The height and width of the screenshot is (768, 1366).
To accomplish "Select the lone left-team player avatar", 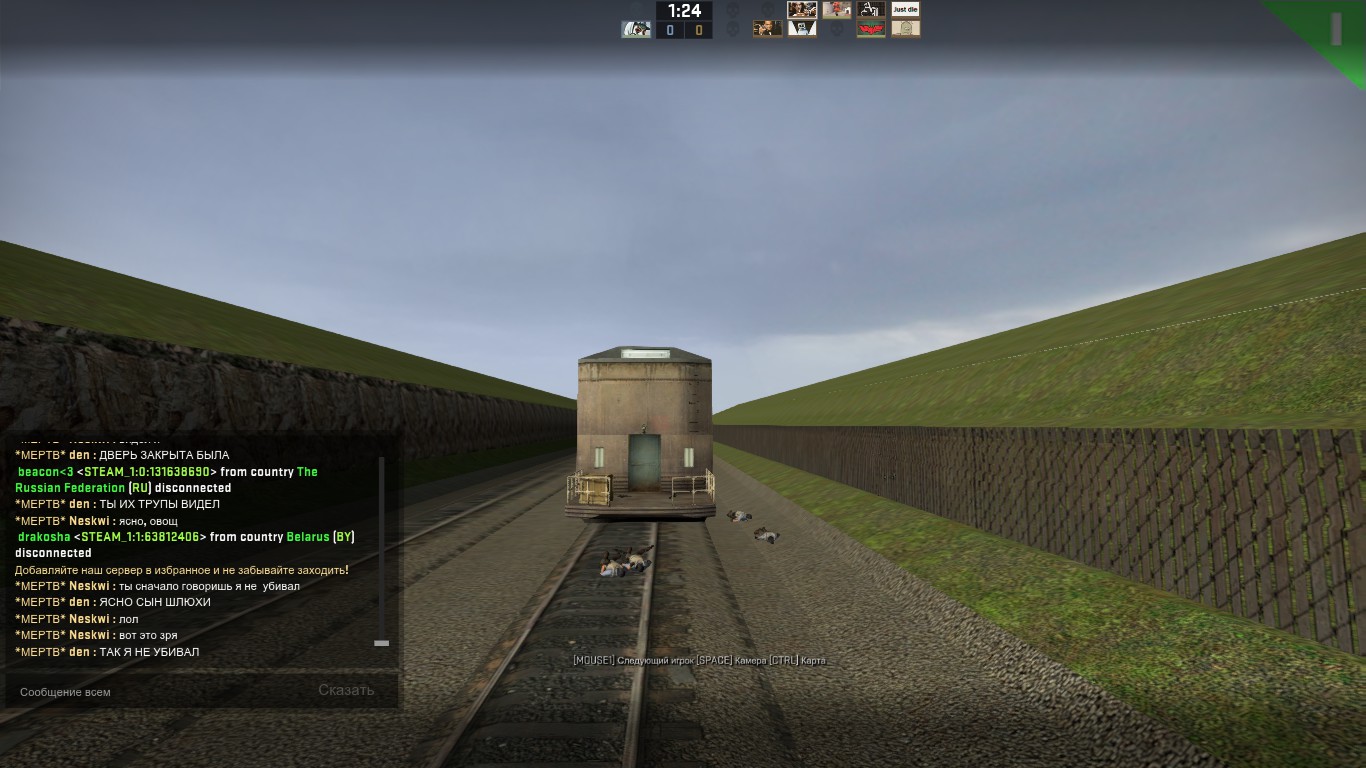I will pyautogui.click(x=635, y=29).
